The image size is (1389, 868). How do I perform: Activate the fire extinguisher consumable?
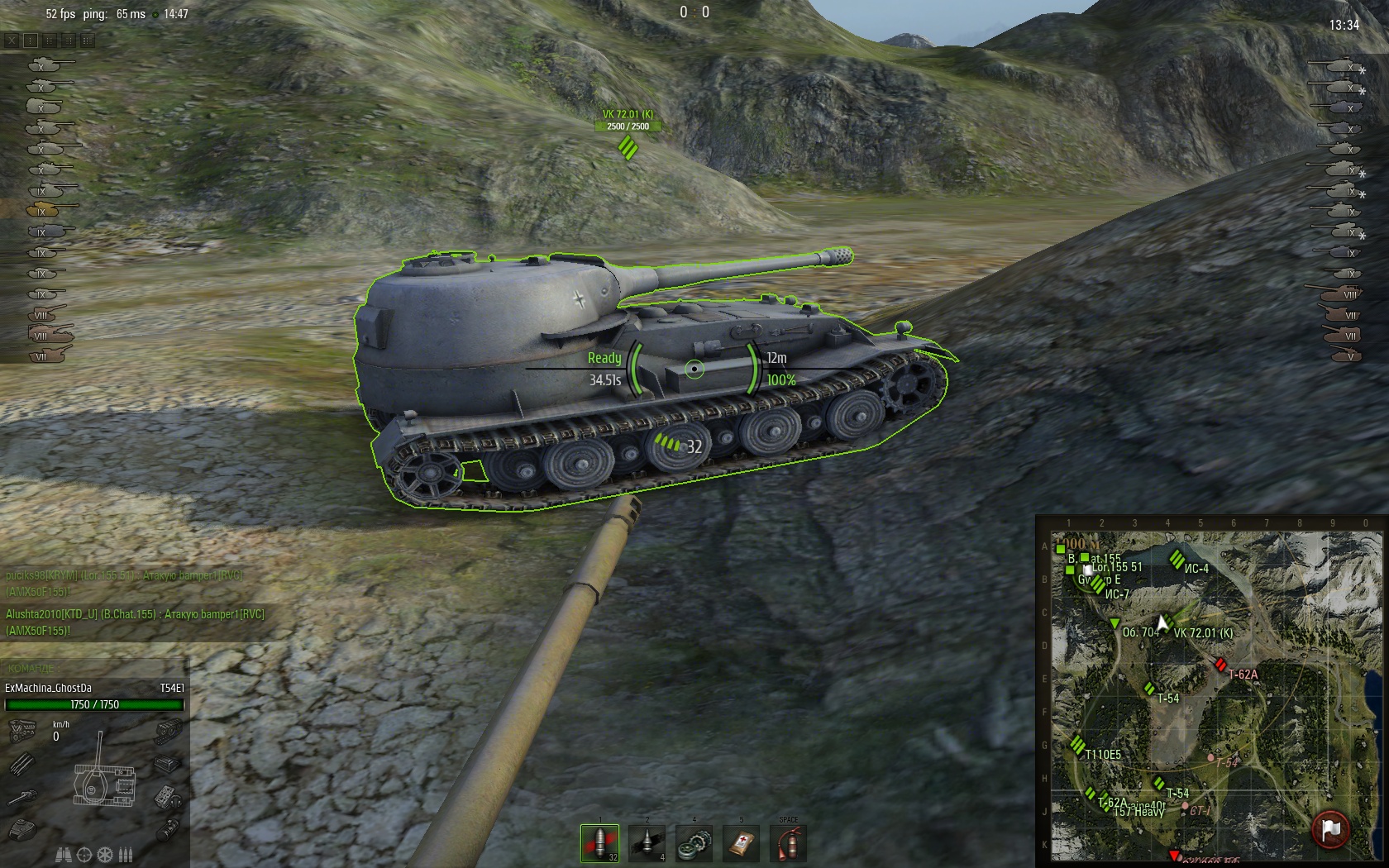(789, 843)
